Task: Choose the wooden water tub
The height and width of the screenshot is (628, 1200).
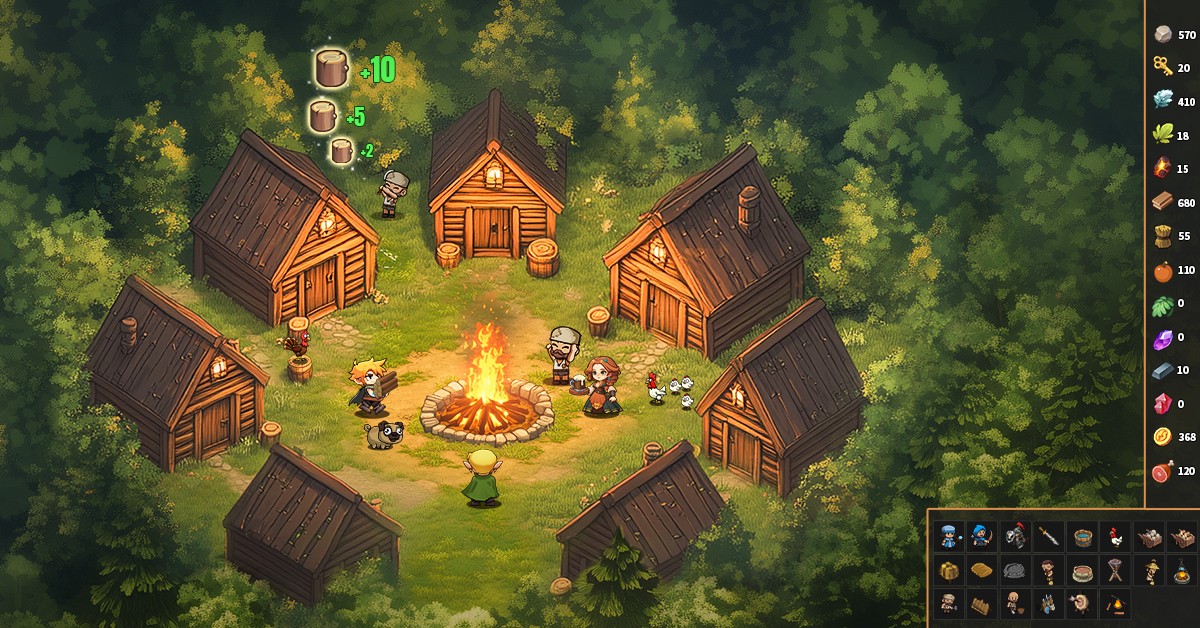Action: tap(1081, 536)
